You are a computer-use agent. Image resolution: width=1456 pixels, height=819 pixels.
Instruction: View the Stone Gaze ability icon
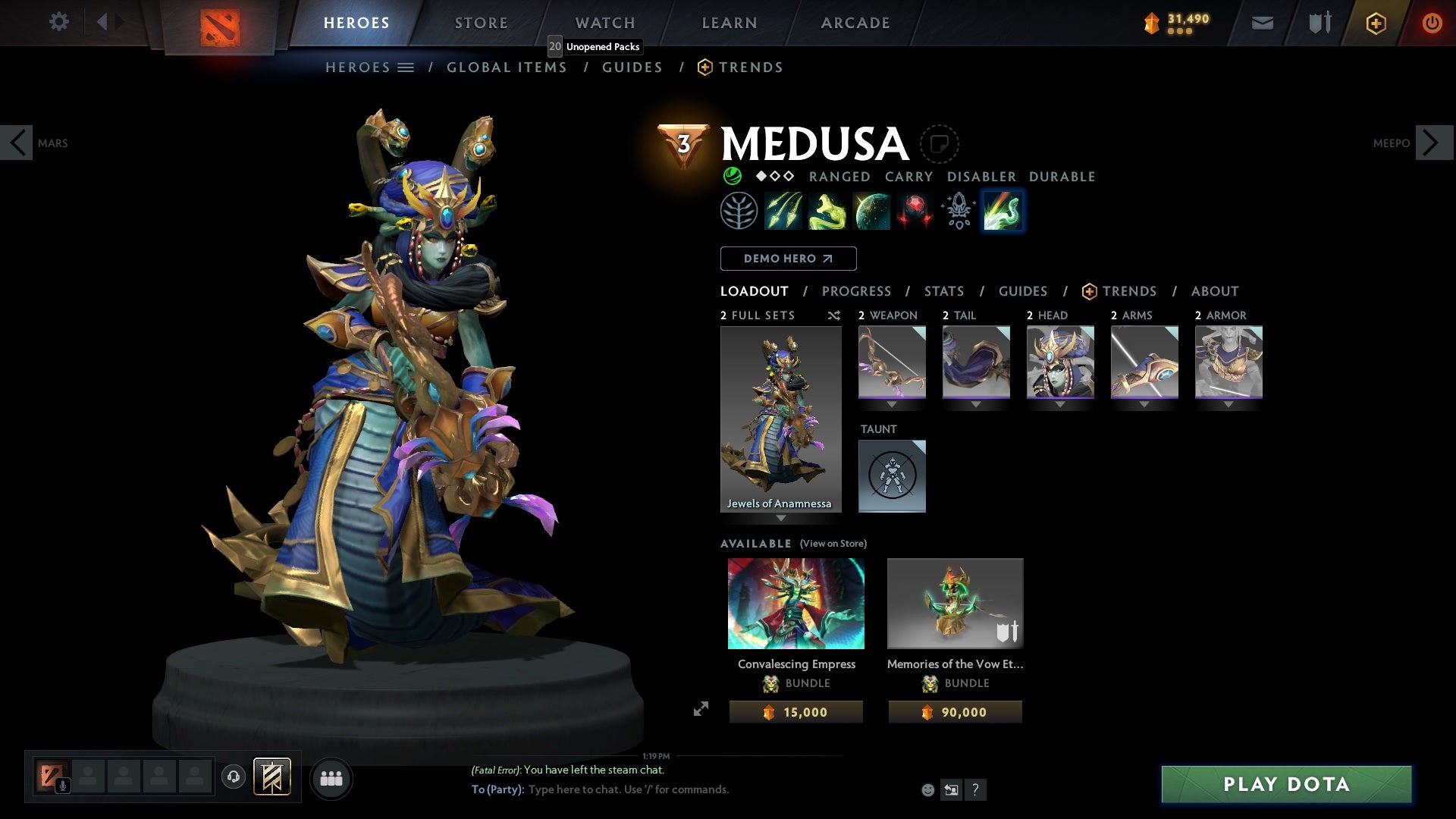point(915,211)
